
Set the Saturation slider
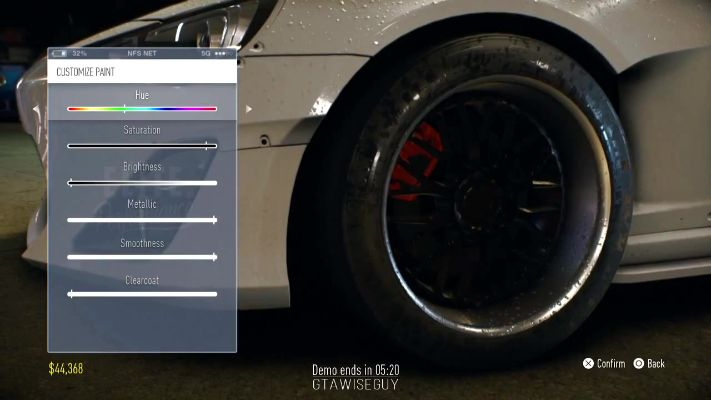[142, 146]
